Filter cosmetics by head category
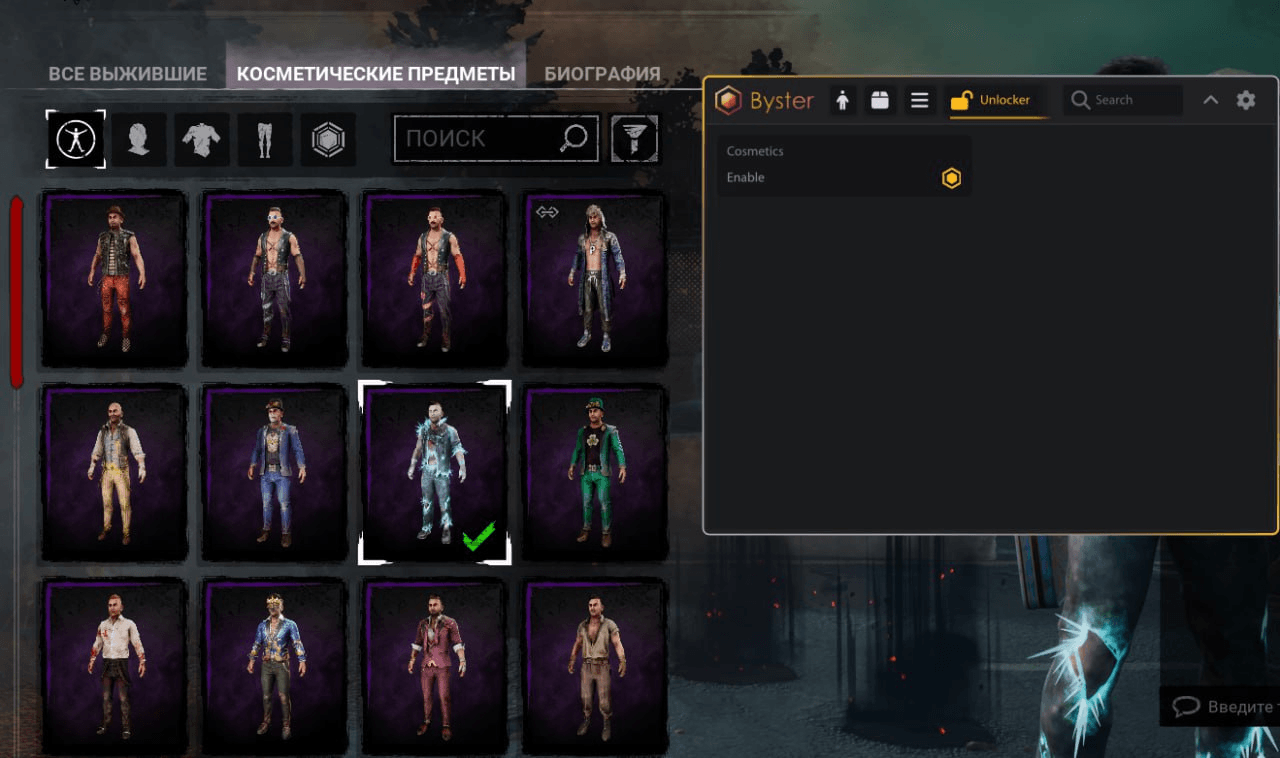The width and height of the screenshot is (1280, 758). [x=139, y=139]
